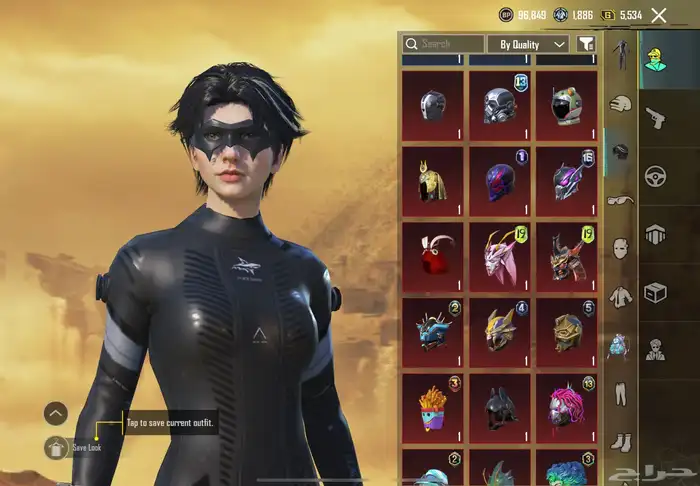Open the jacket tops subcategory tab
This screenshot has width=700, height=486.
(x=620, y=295)
